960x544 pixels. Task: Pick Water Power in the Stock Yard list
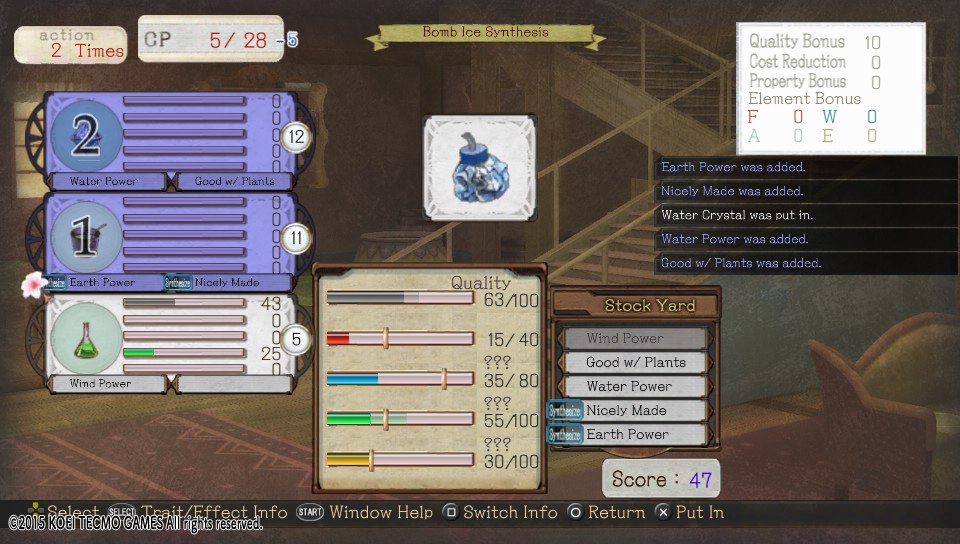tap(634, 387)
